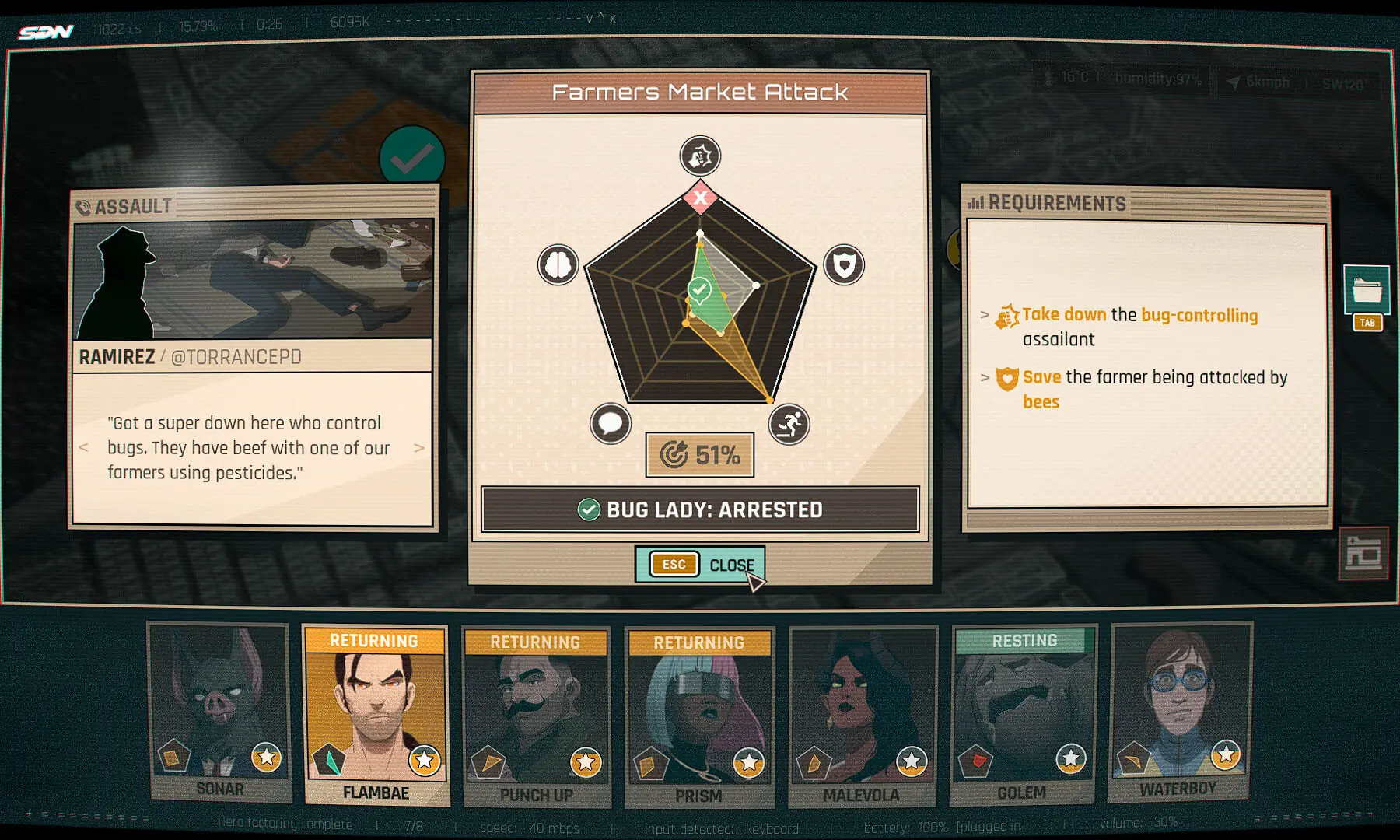
Task: Select the ASSAULT header tab
Action: 132,206
